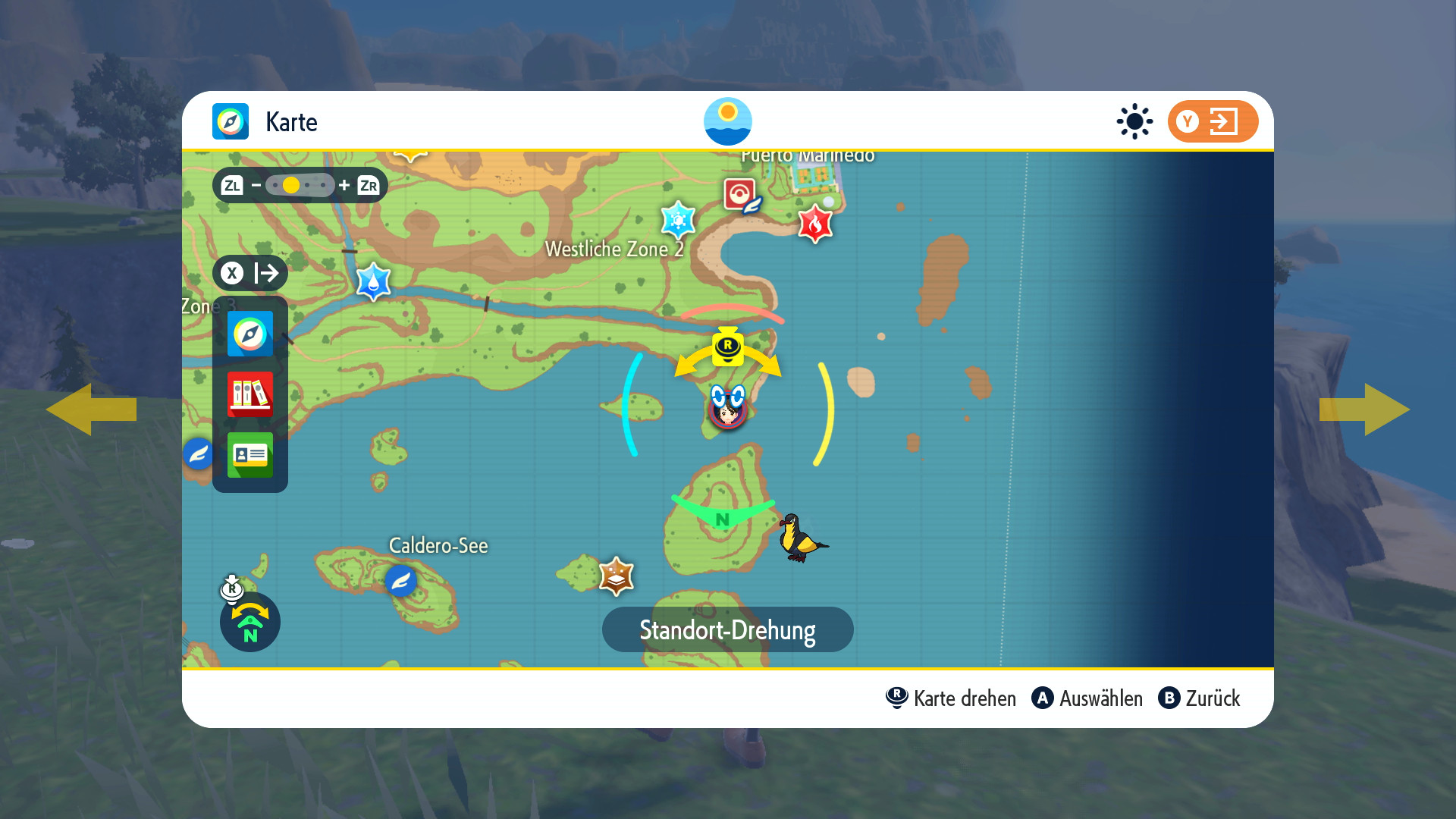
Task: Click the yellow left arrow beside map
Action: [x=91, y=409]
